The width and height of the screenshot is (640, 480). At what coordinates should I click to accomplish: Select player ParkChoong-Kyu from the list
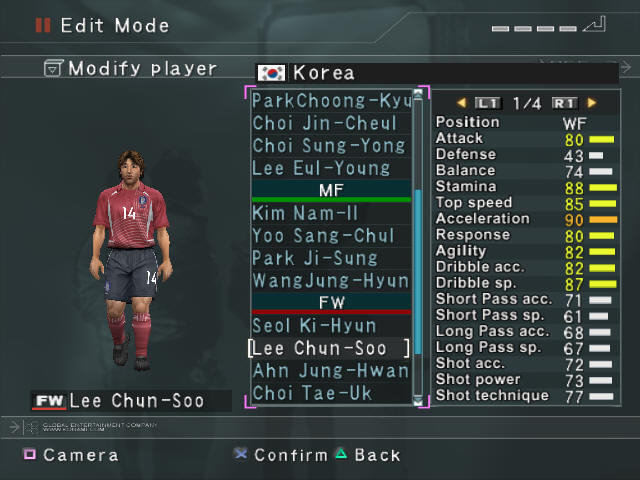point(331,101)
